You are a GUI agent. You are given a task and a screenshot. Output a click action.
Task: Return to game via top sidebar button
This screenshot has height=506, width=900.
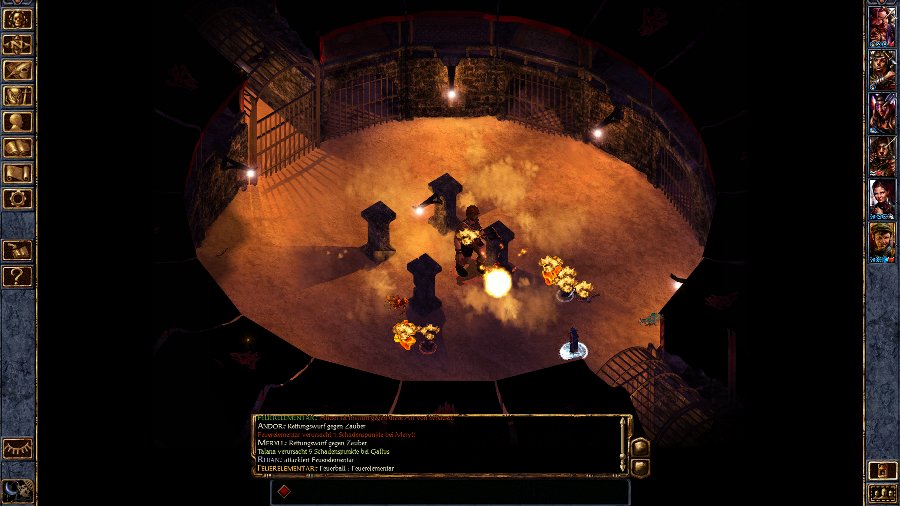(x=18, y=19)
